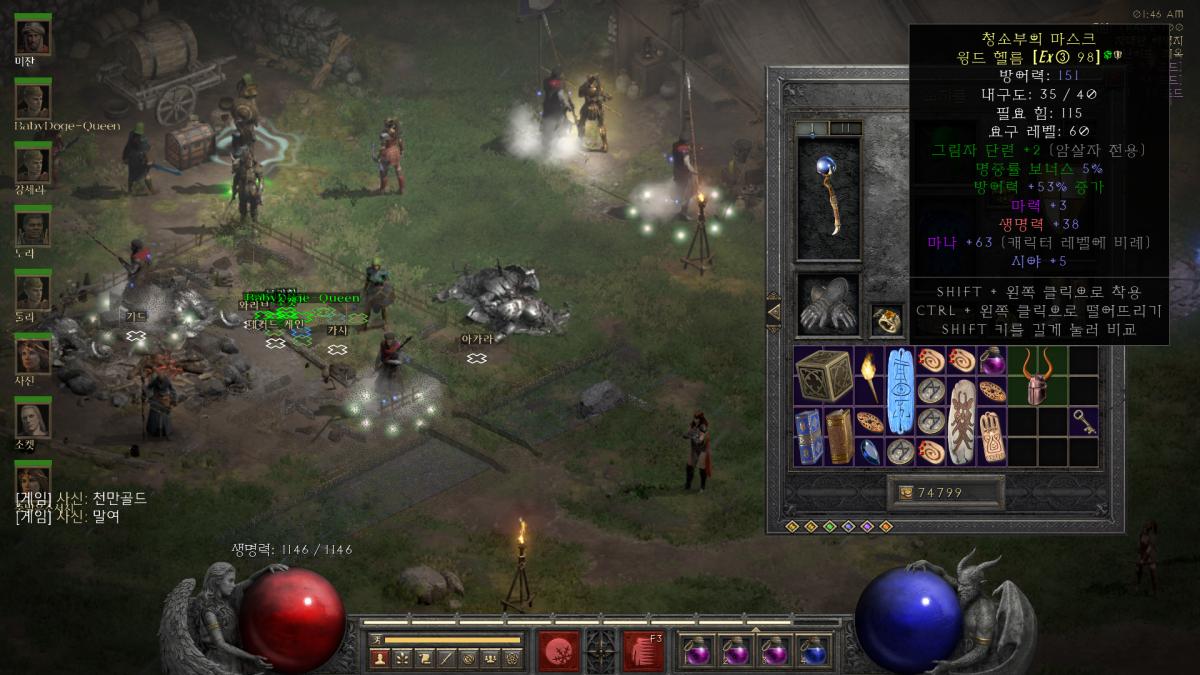Select the horned helm in the inventory
The width and height of the screenshot is (1200, 675).
(x=1038, y=380)
